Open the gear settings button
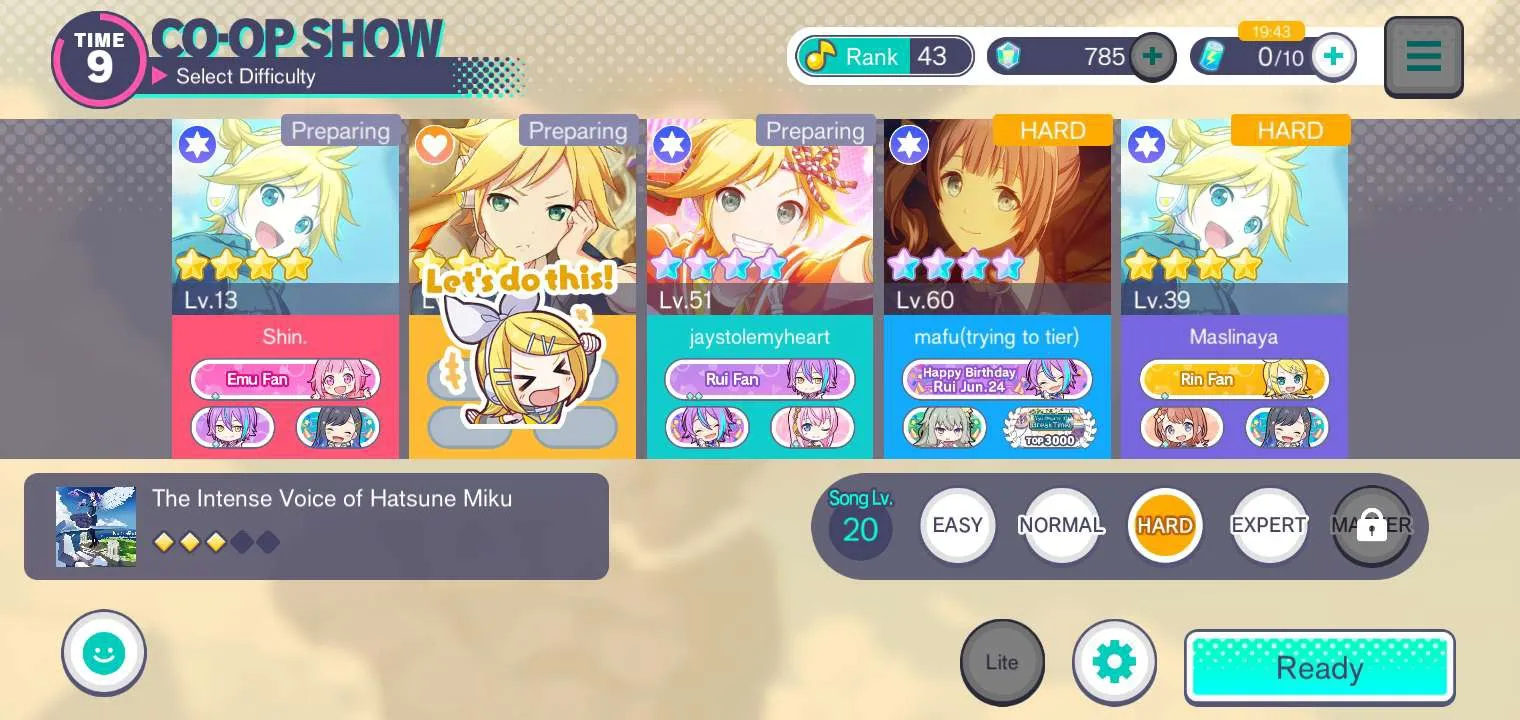Viewport: 1520px width, 720px height. coord(1114,662)
